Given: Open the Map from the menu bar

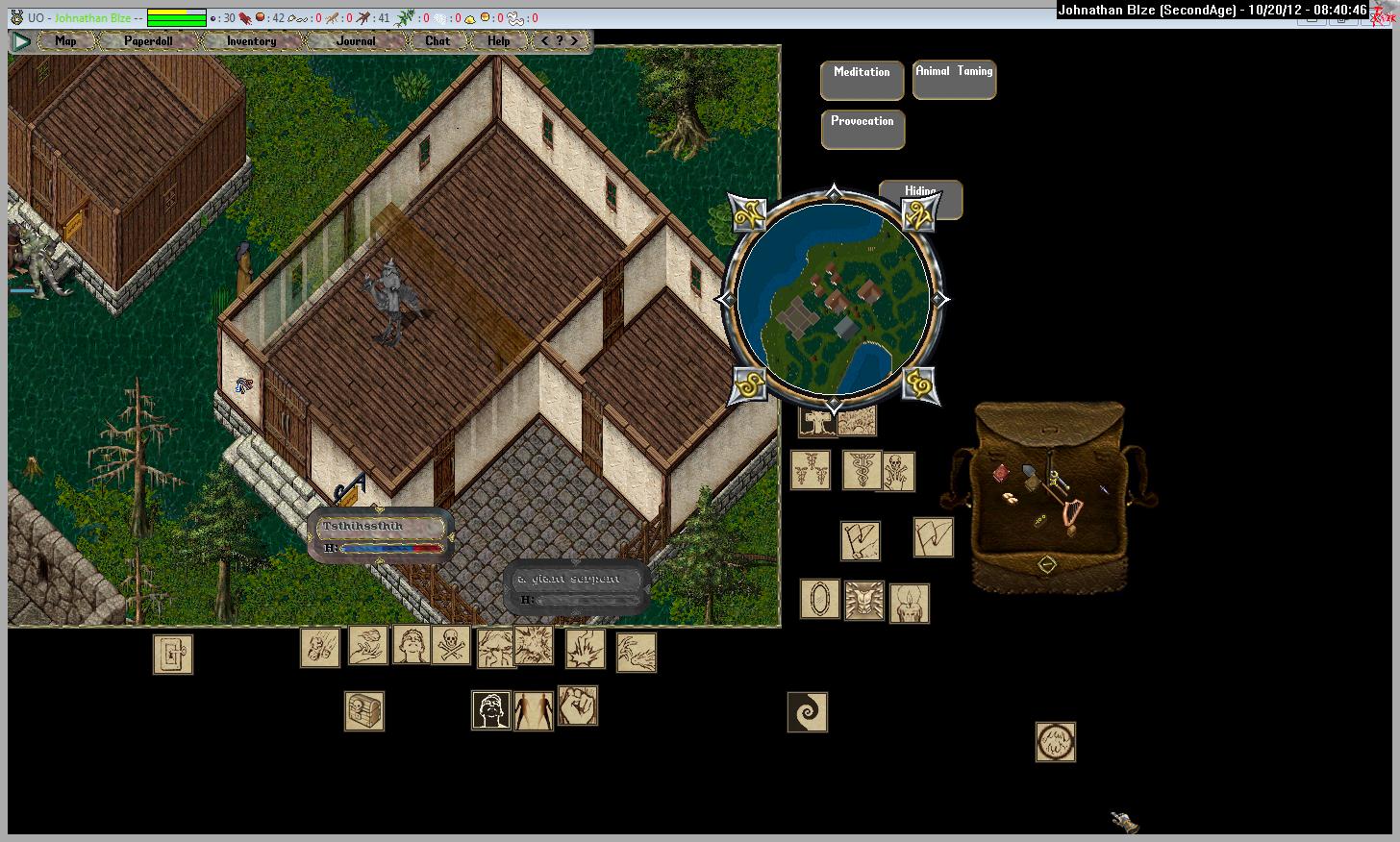Looking at the screenshot, I should coord(65,41).
